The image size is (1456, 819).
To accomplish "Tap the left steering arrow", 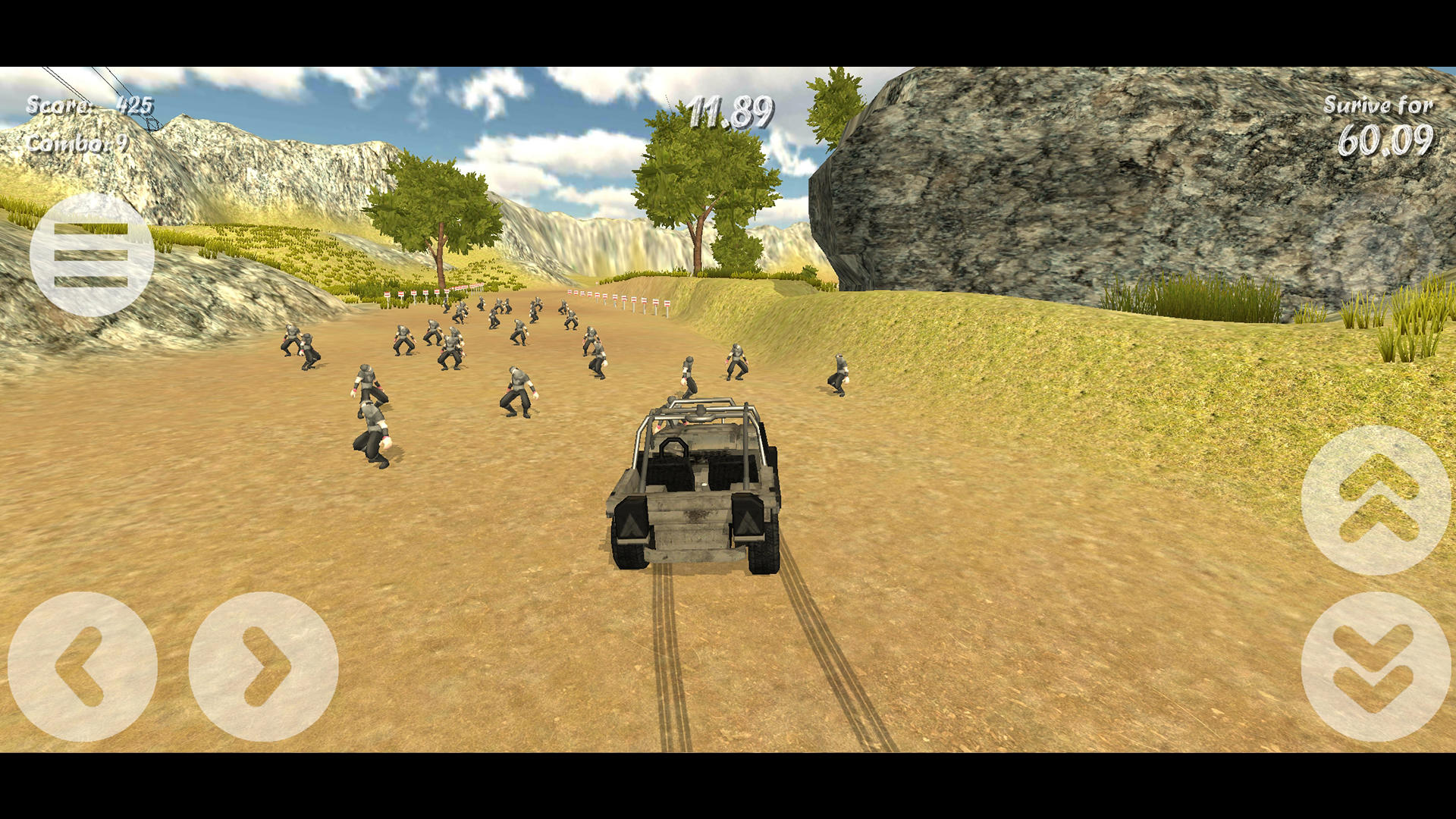I will point(83,667).
